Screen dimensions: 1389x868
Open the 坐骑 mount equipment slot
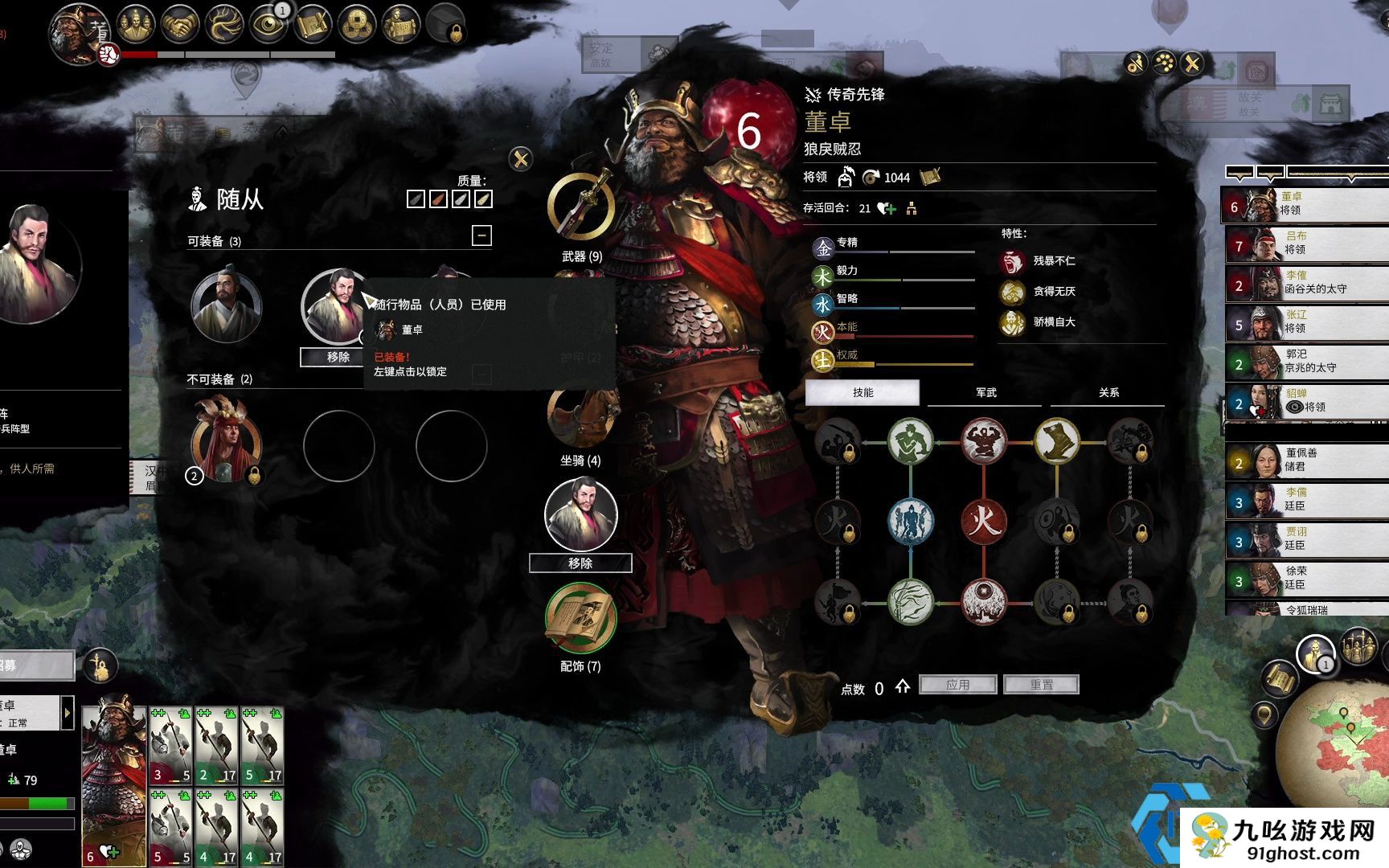tap(580, 418)
